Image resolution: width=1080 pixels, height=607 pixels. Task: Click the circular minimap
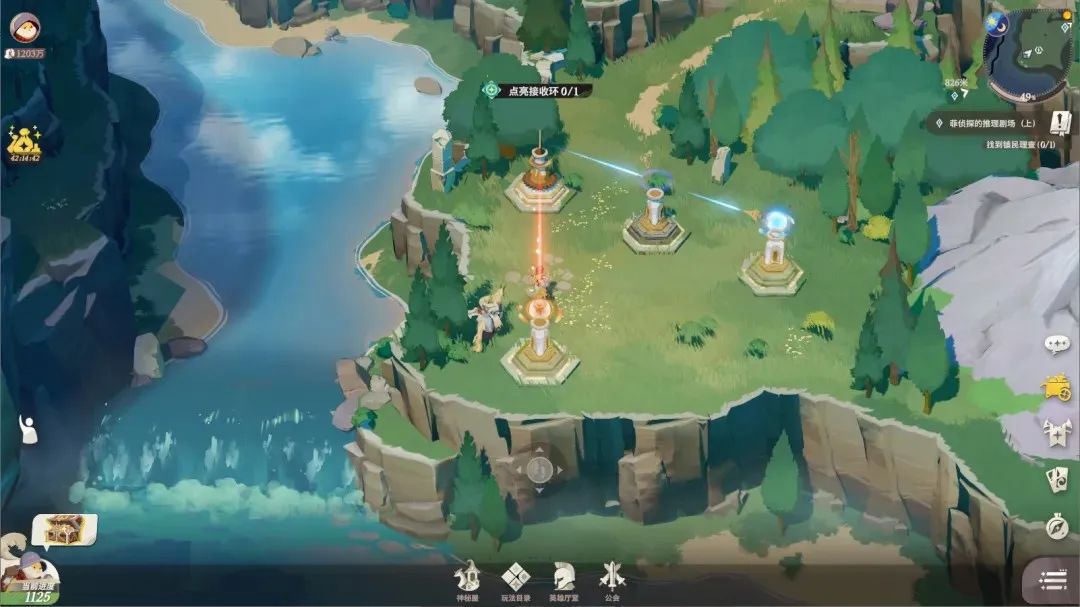click(x=1028, y=56)
